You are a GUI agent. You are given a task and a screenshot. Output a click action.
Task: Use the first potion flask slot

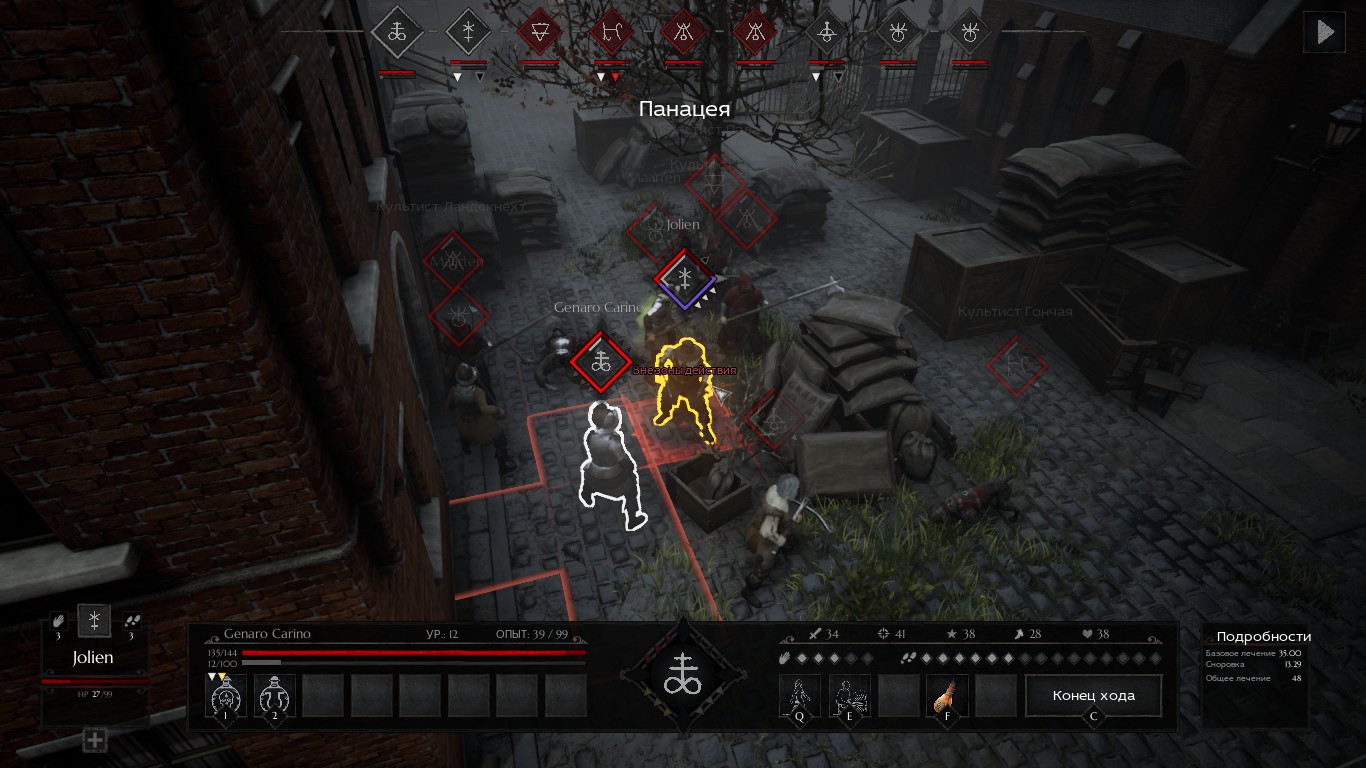click(226, 694)
